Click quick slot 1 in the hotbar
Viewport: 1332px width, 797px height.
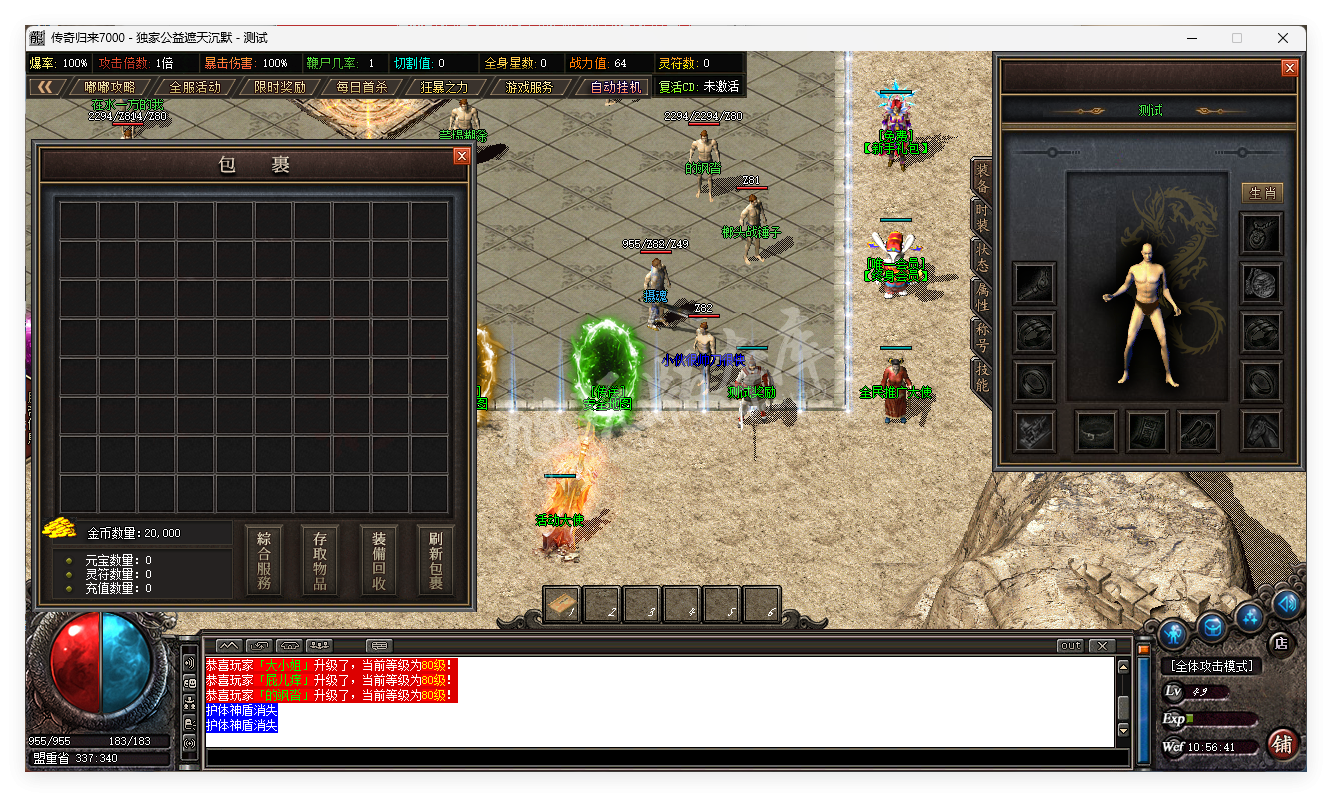point(561,604)
